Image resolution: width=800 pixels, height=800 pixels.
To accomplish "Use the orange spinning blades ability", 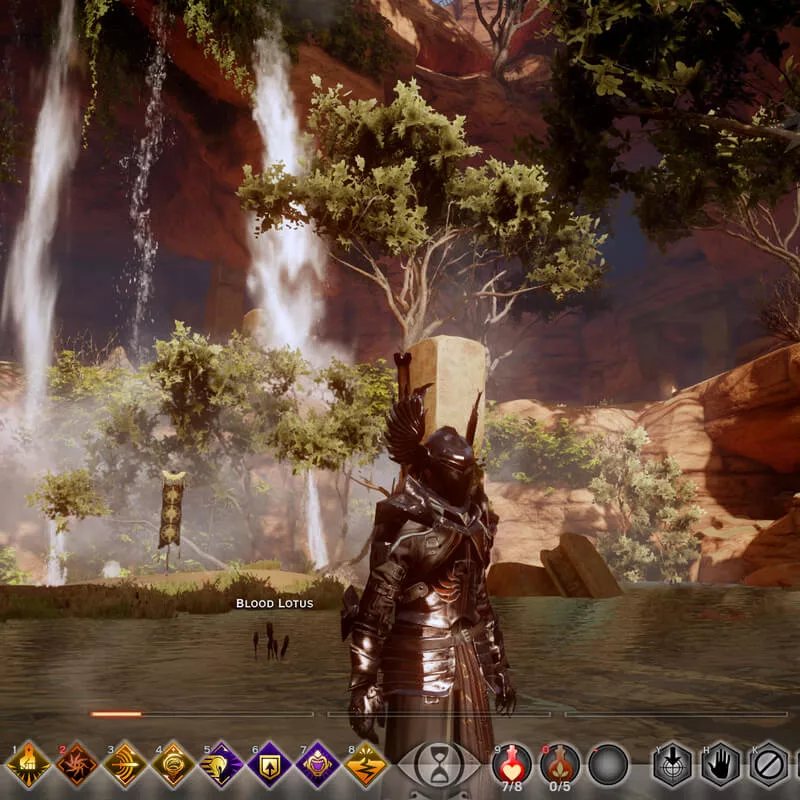I will 76,765.
